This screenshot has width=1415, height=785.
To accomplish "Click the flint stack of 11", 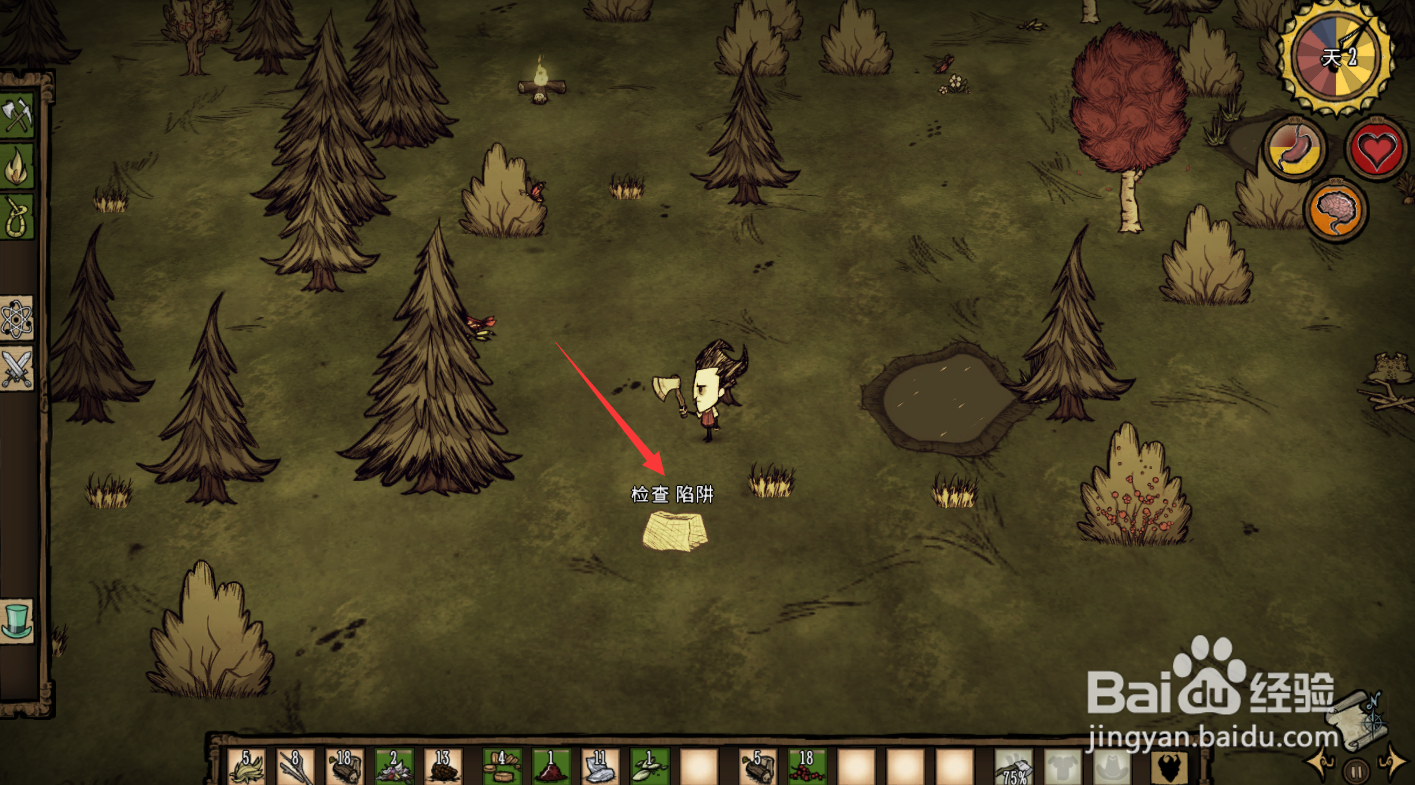I will coord(600,767).
